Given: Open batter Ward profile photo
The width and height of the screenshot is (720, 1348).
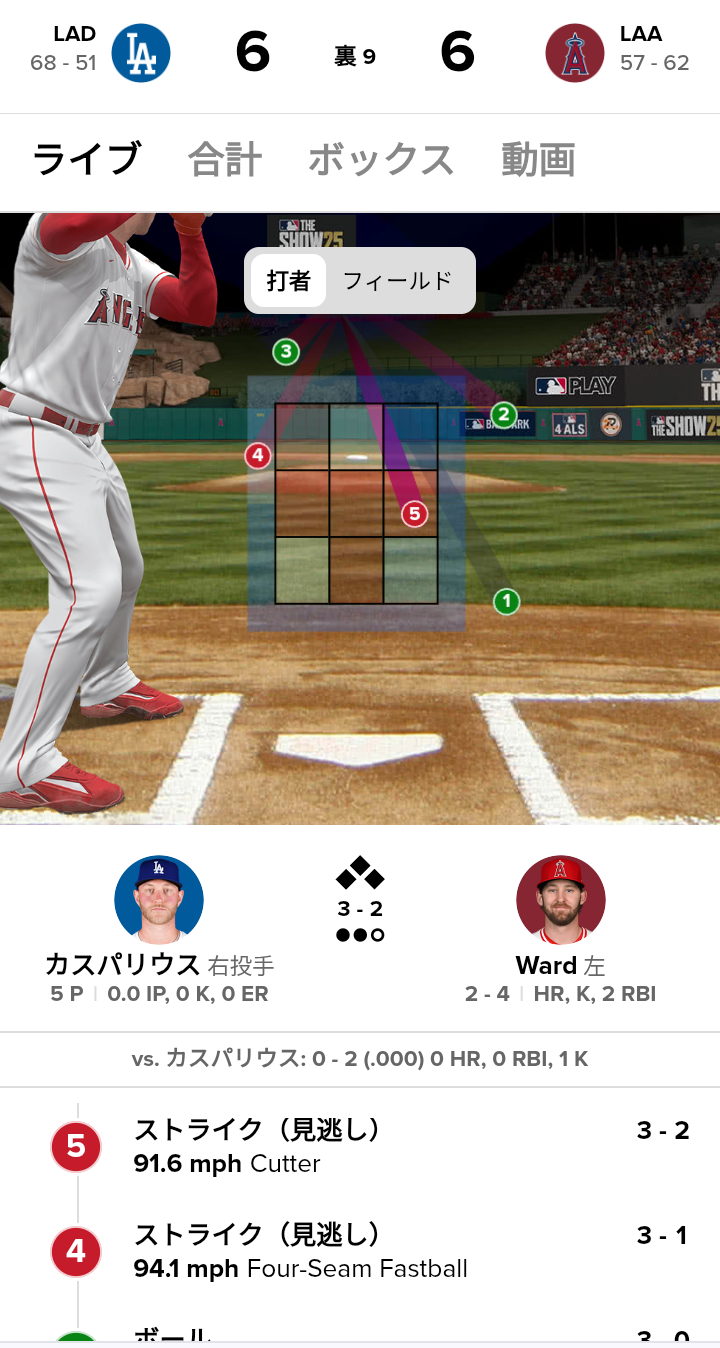Looking at the screenshot, I should [560, 900].
